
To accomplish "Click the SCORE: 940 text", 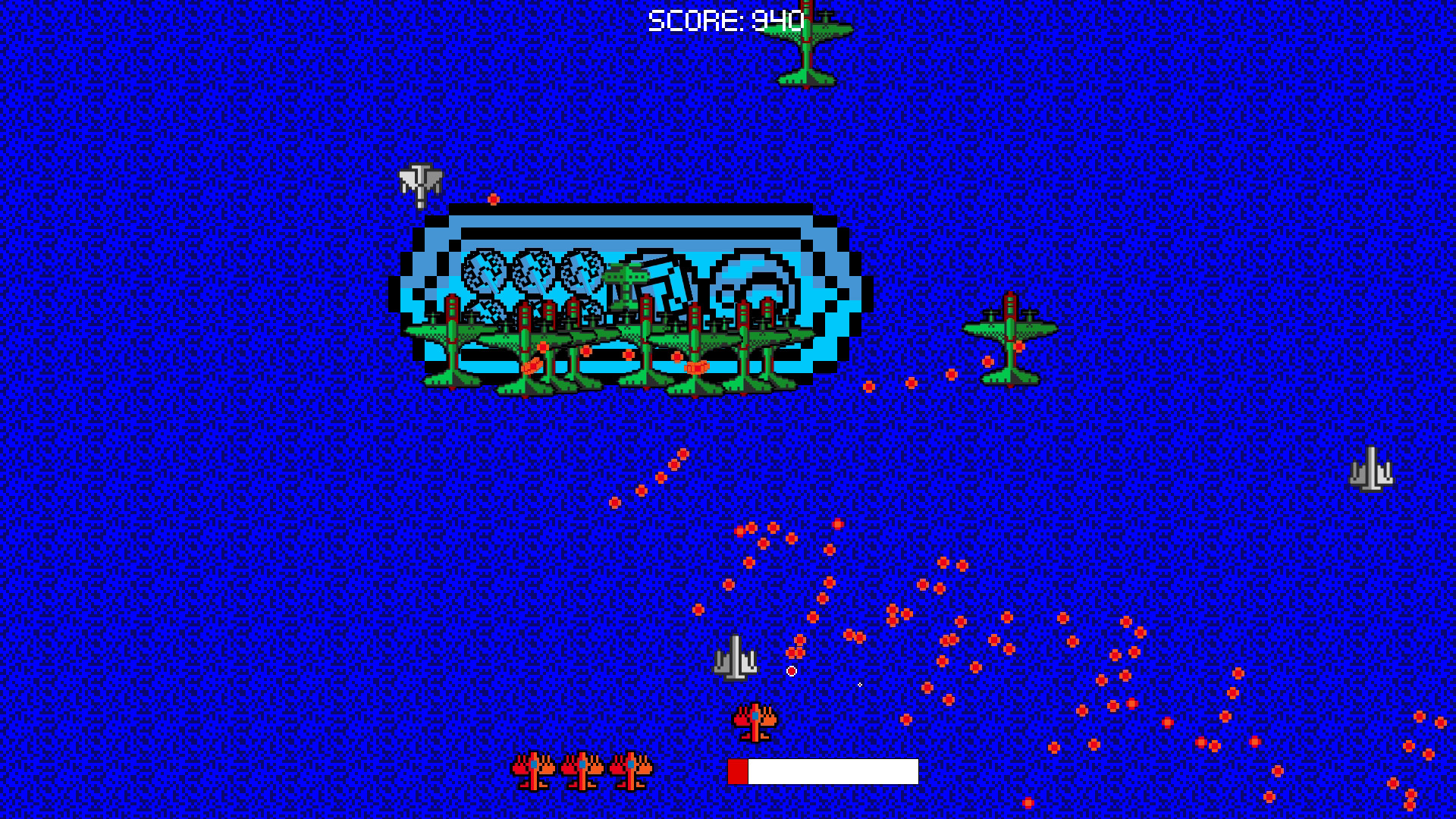I will (724, 20).
